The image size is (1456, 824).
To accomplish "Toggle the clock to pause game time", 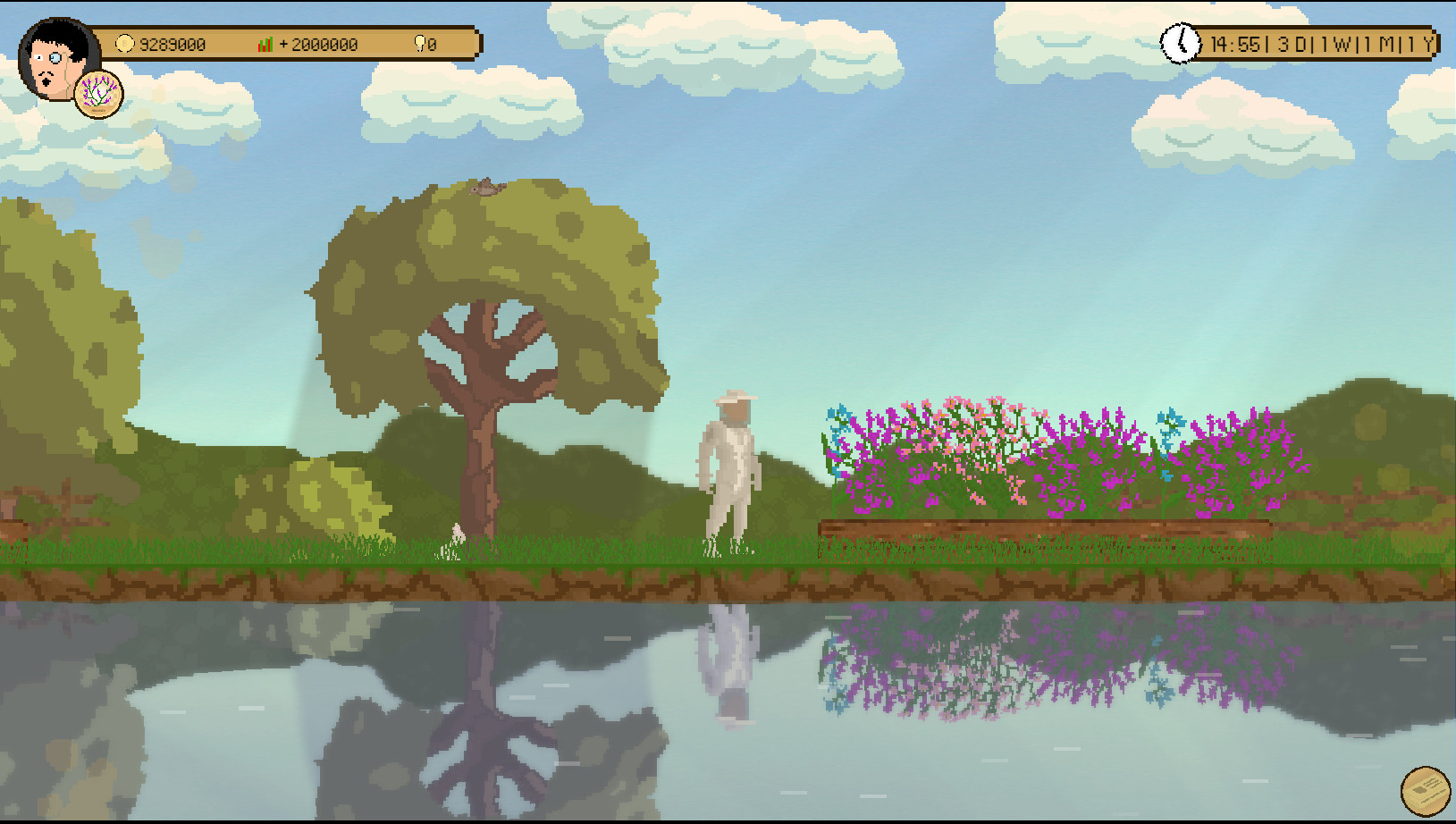I will tap(1182, 43).
